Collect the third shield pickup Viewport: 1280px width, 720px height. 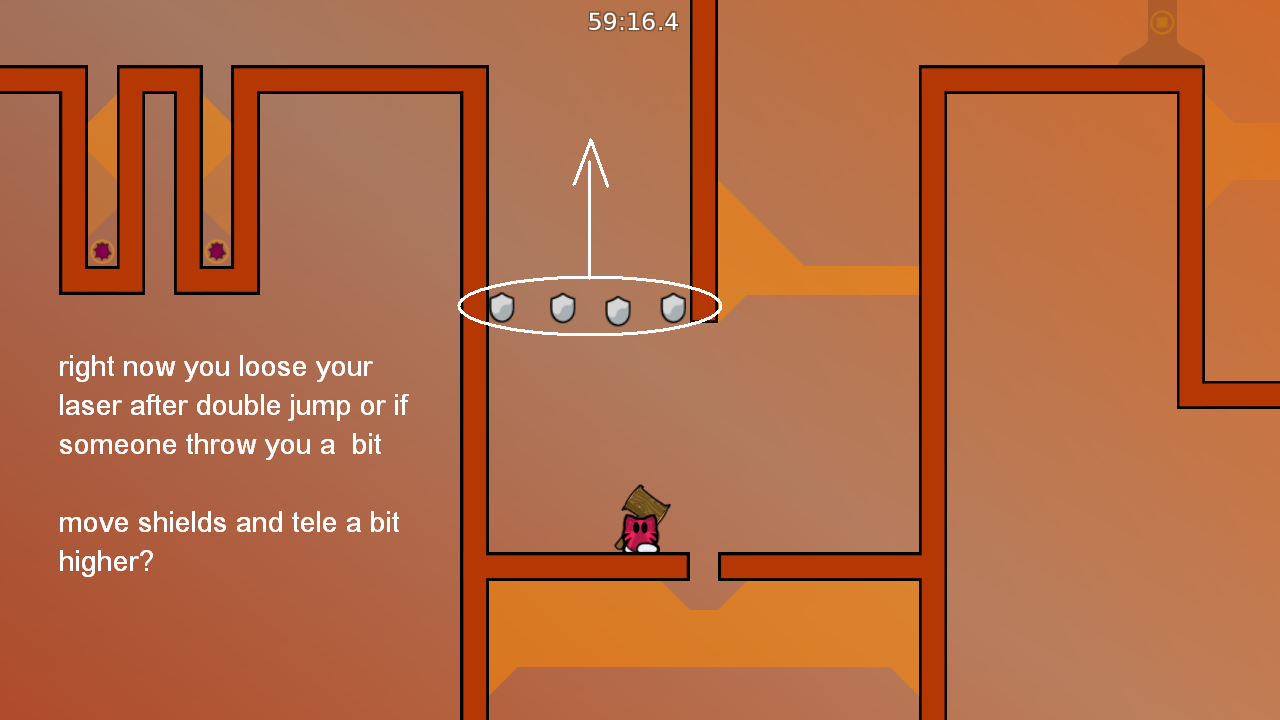tap(618, 308)
